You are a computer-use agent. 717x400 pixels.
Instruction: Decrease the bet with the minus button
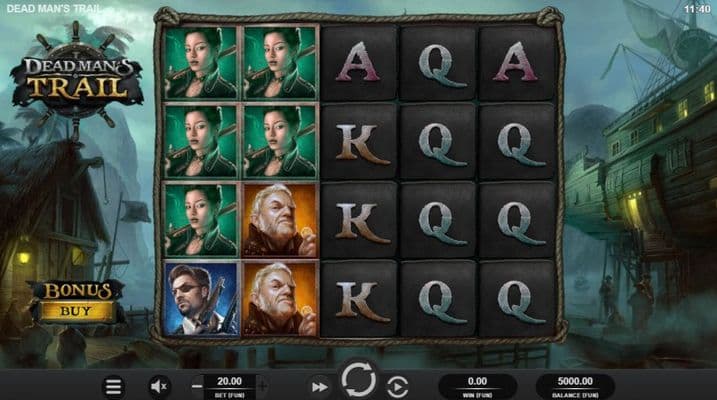(x=197, y=384)
